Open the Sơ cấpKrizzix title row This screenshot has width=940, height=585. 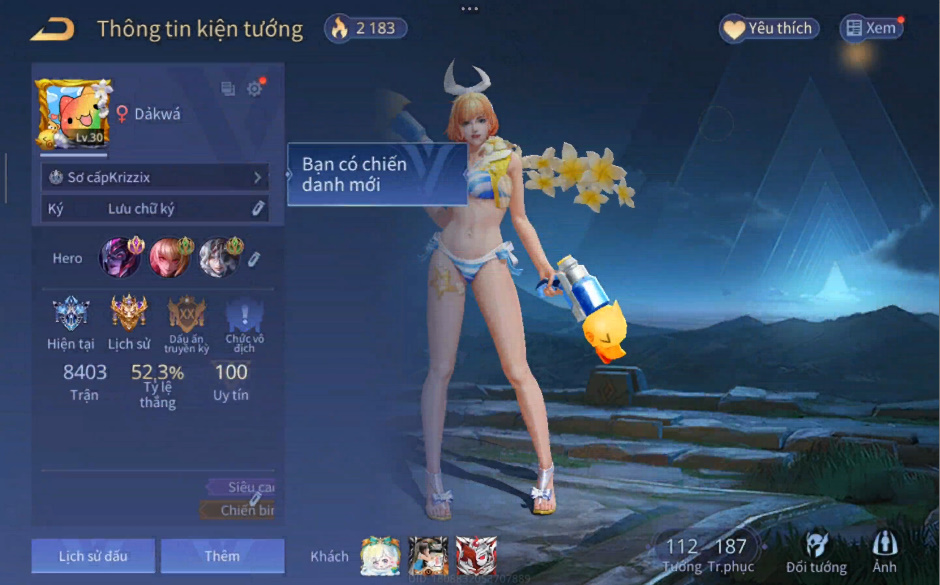click(x=155, y=177)
